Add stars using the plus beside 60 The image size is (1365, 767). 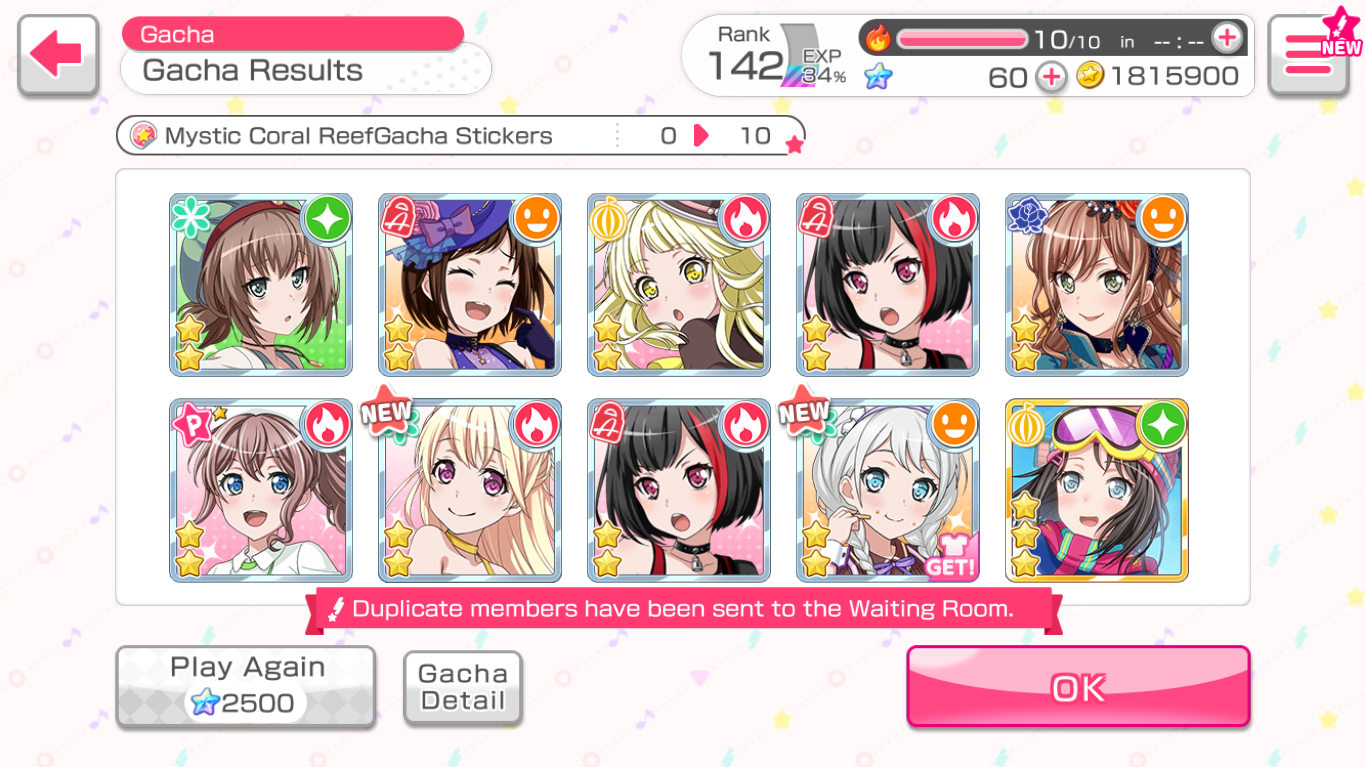(1051, 77)
